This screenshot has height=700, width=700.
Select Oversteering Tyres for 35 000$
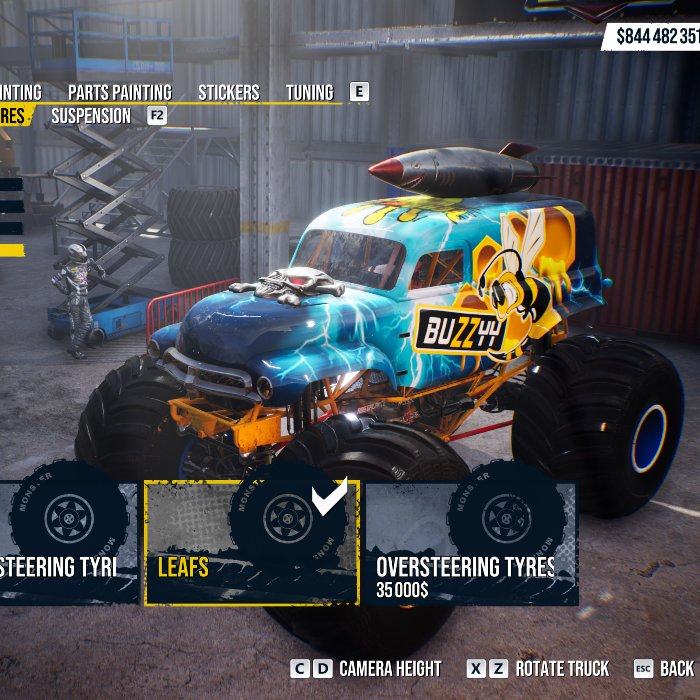click(x=471, y=543)
